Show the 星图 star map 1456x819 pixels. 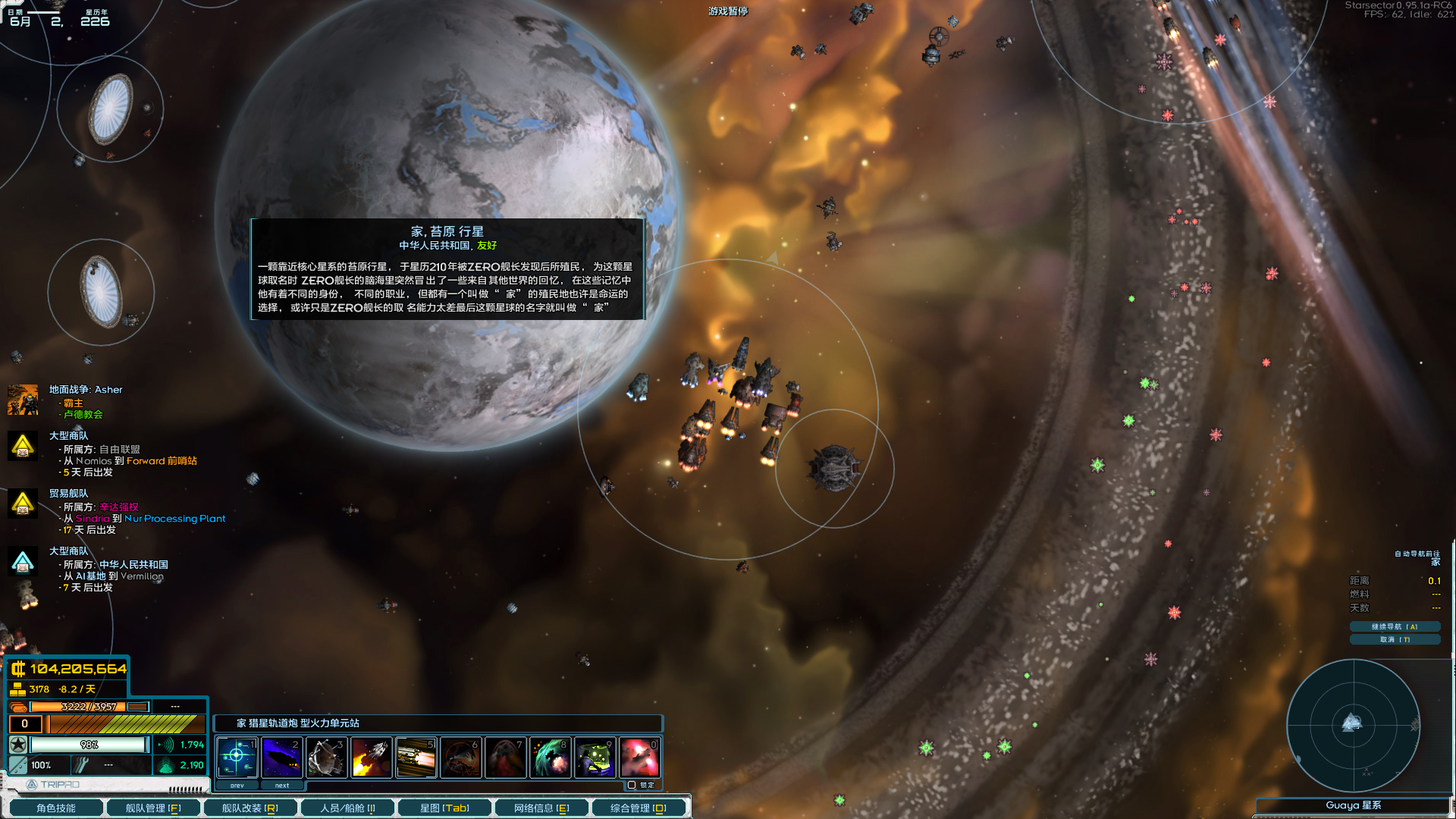(444, 808)
